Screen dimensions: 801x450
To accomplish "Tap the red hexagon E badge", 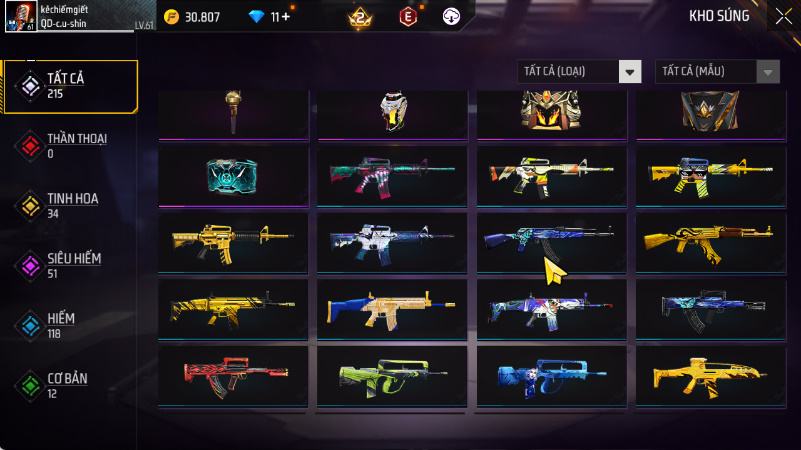I will click(x=407, y=17).
